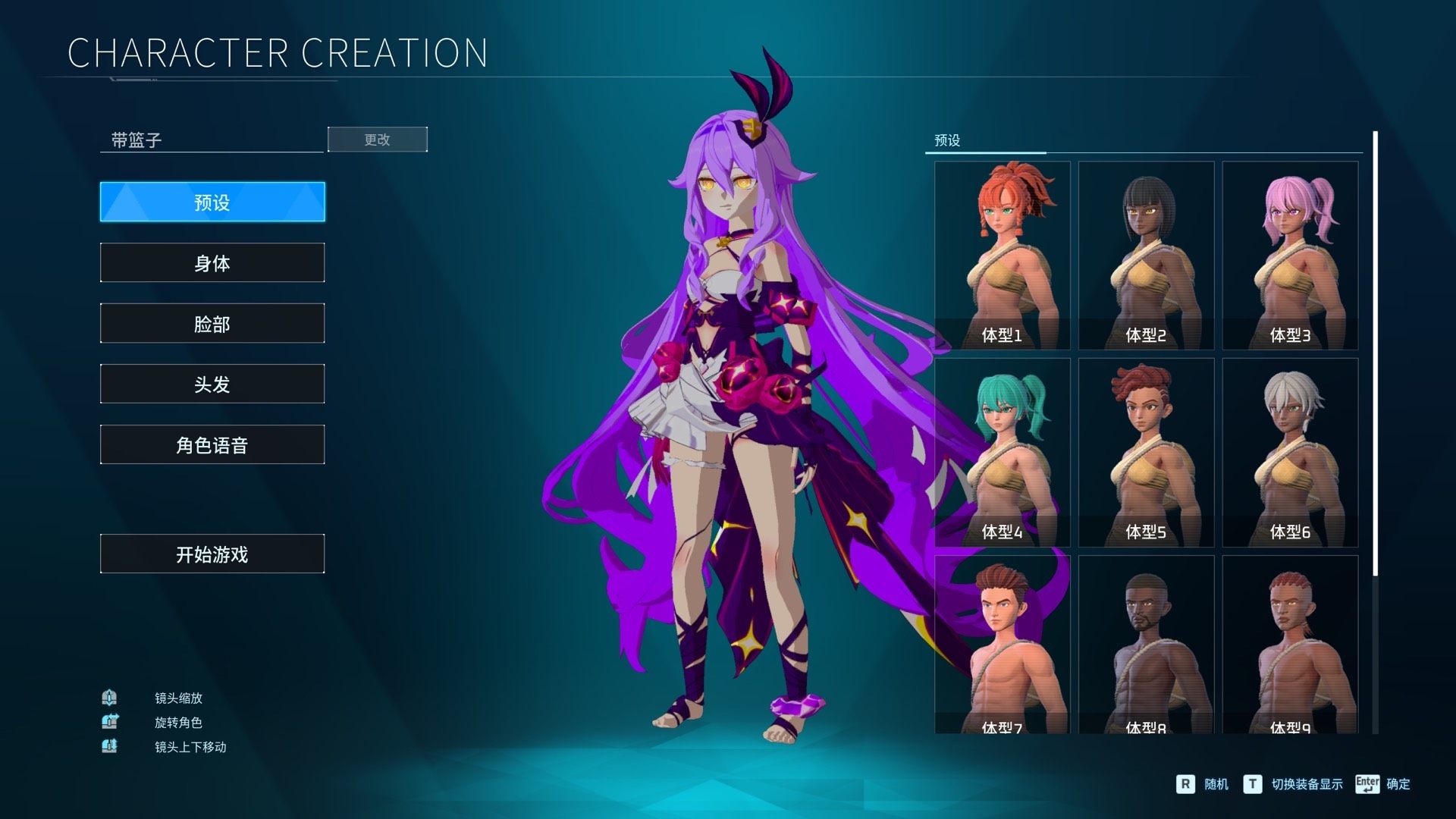Viewport: 1456px width, 819px height.
Task: Pick the bearded dark-skinned preset 体型8
Action: pos(1146,645)
